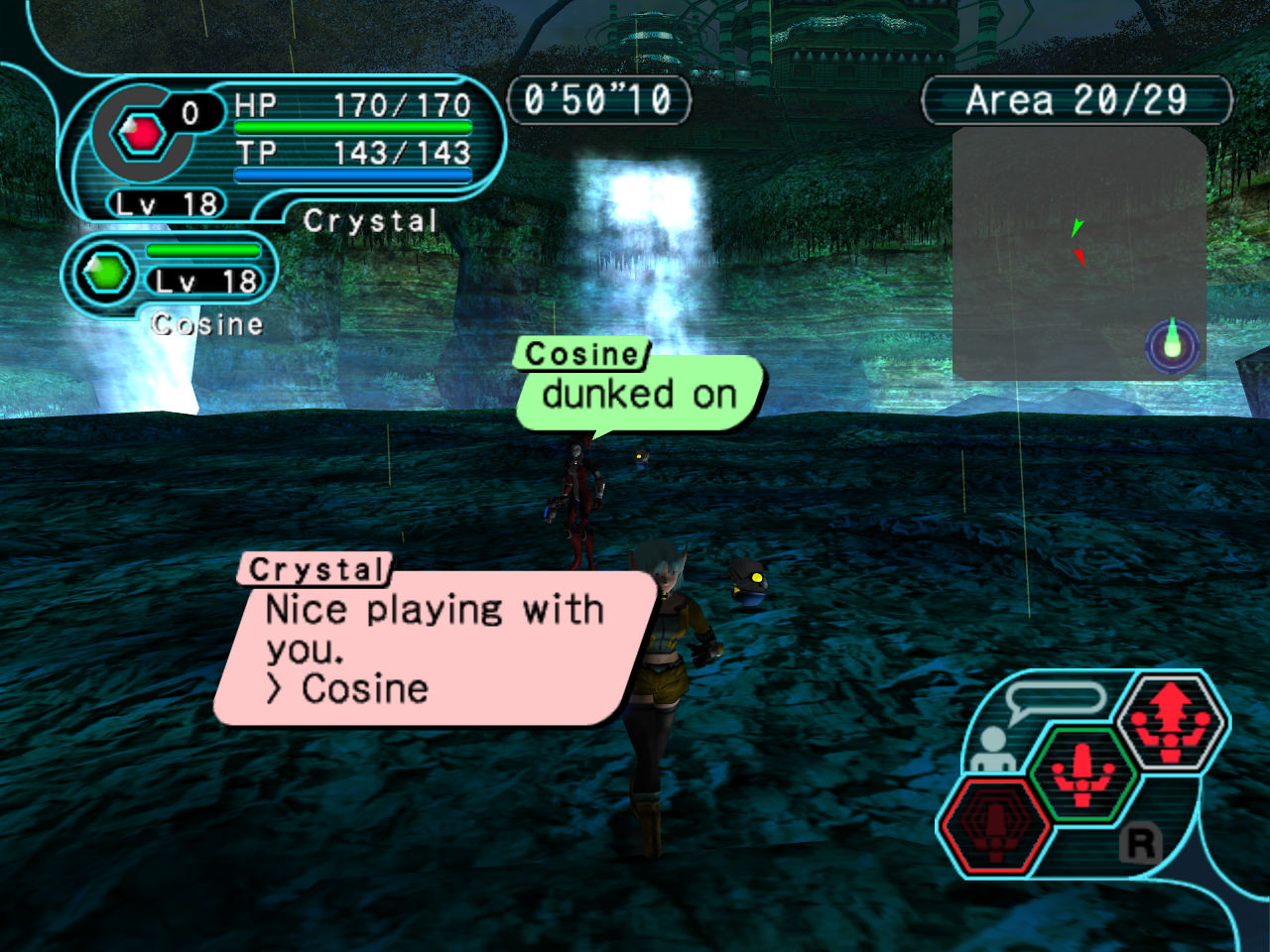Select Crystal's red hexagon player icon
1270x952 pixels.
coord(142,133)
